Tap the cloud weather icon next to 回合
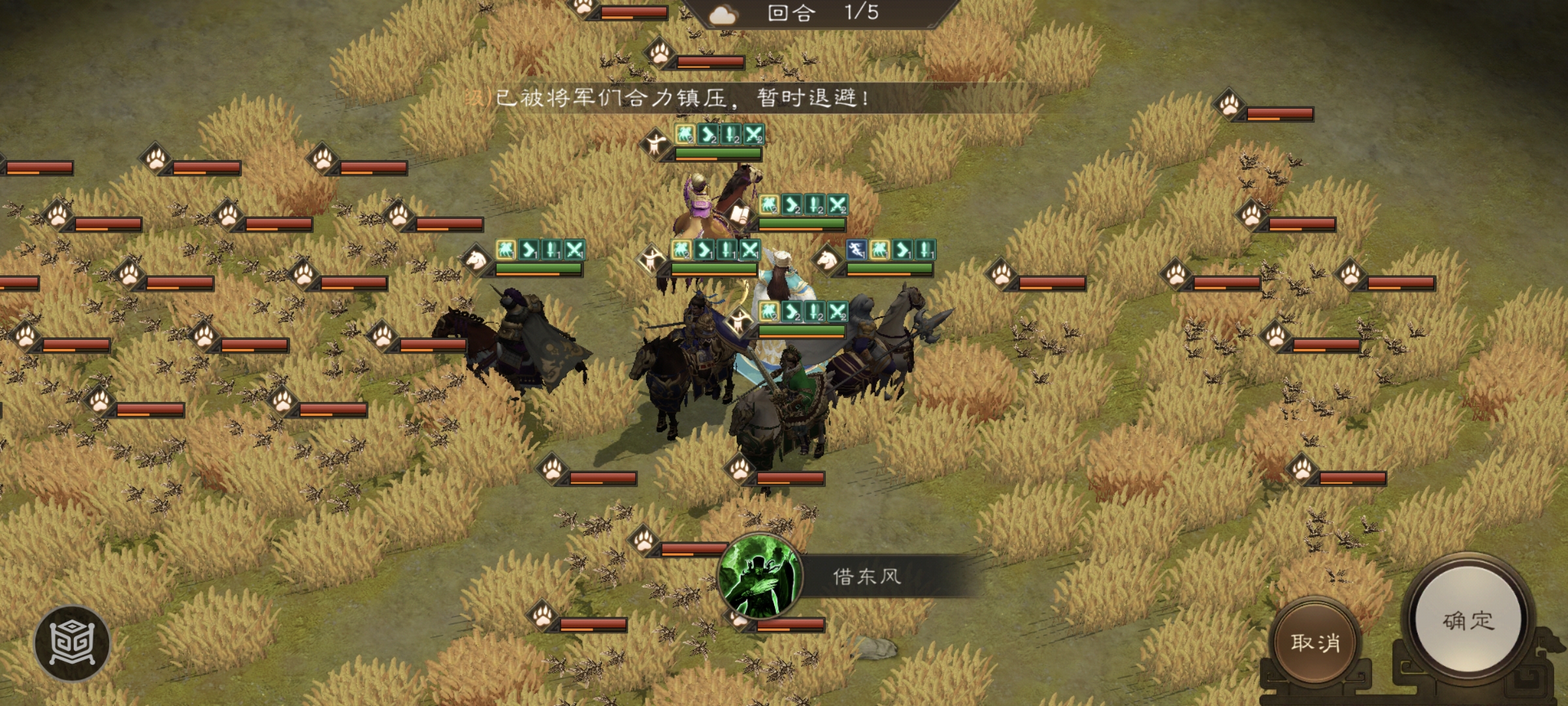 tap(723, 14)
